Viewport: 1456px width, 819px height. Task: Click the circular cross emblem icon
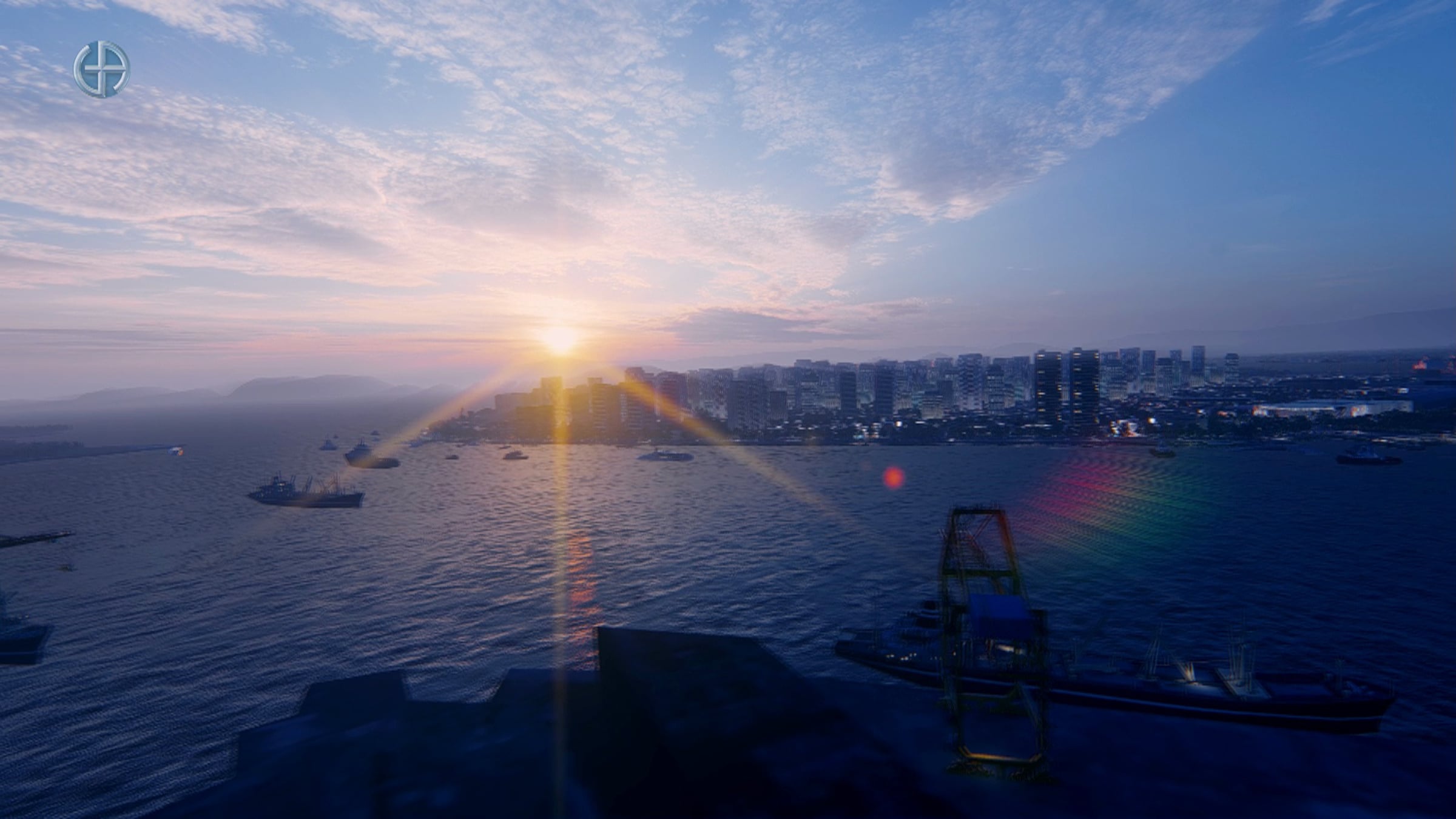102,69
